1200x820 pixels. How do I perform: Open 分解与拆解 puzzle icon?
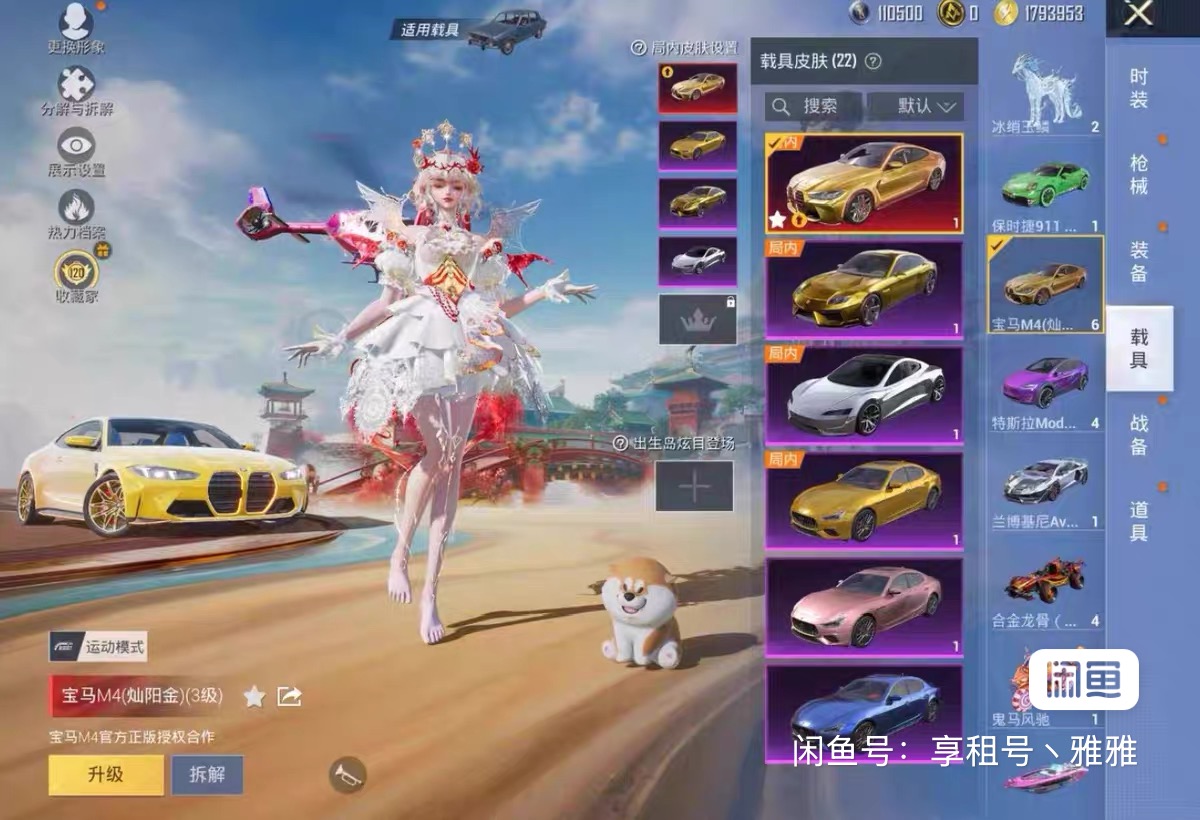pos(76,91)
